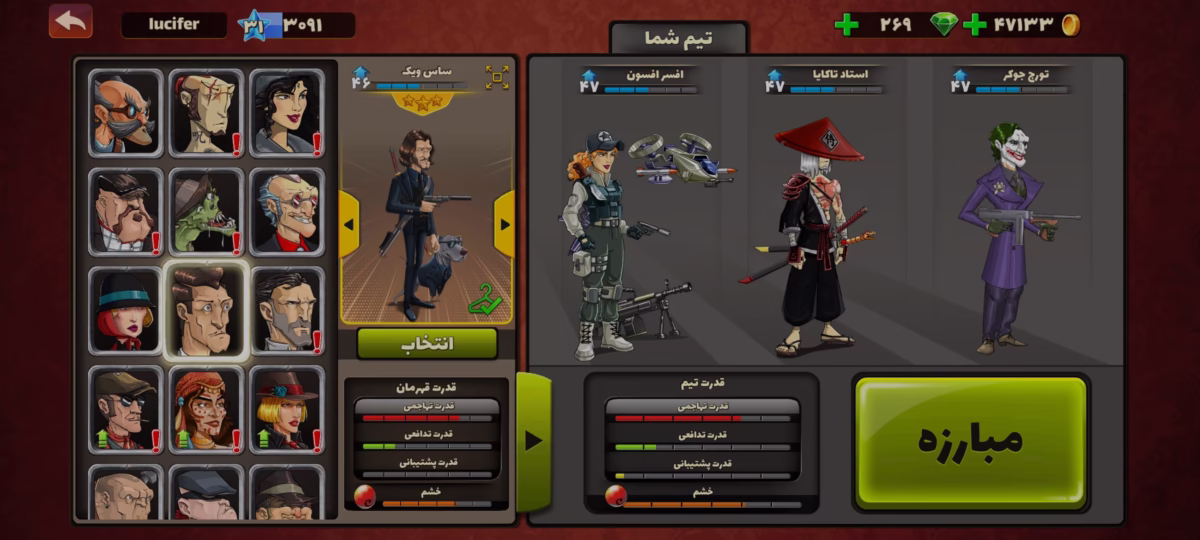Go back with the red arrow button
The image size is (1200, 540).
pyautogui.click(x=70, y=21)
